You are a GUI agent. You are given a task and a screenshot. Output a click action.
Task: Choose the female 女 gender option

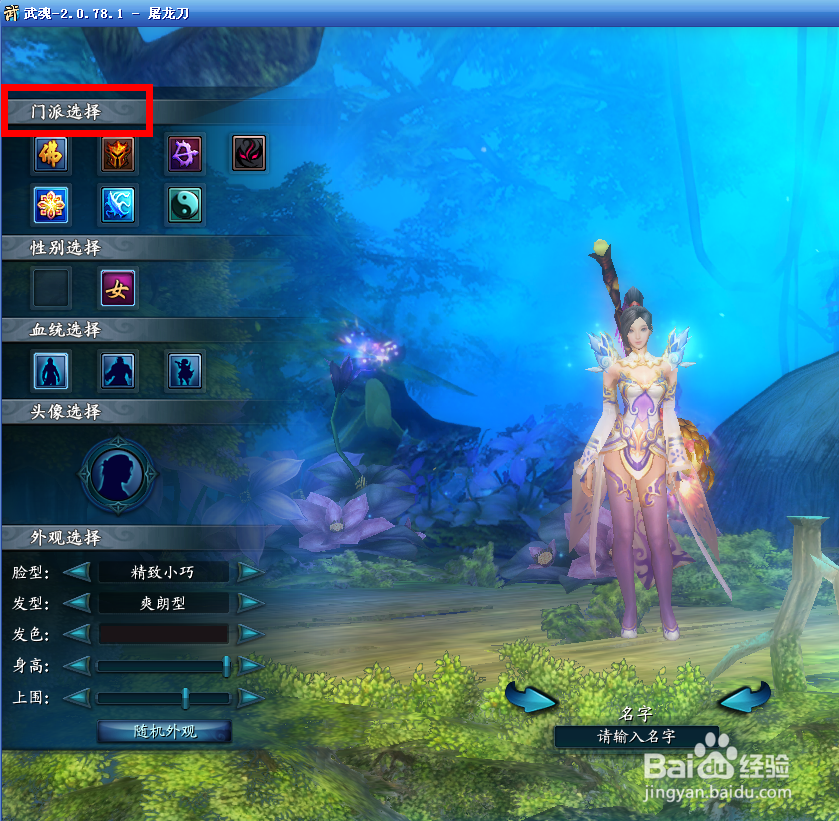click(118, 288)
